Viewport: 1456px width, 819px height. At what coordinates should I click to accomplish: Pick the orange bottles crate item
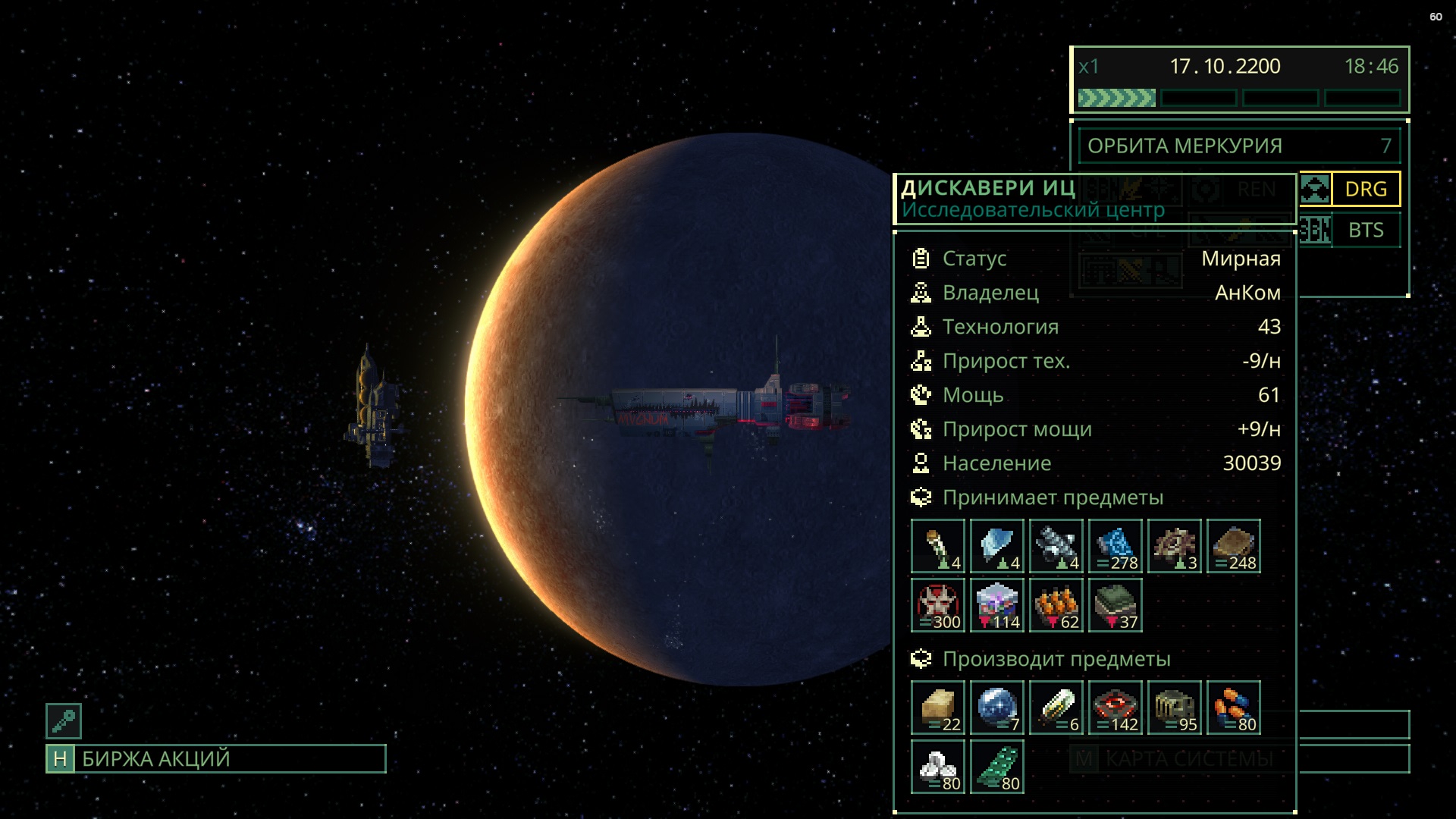pos(1056,605)
